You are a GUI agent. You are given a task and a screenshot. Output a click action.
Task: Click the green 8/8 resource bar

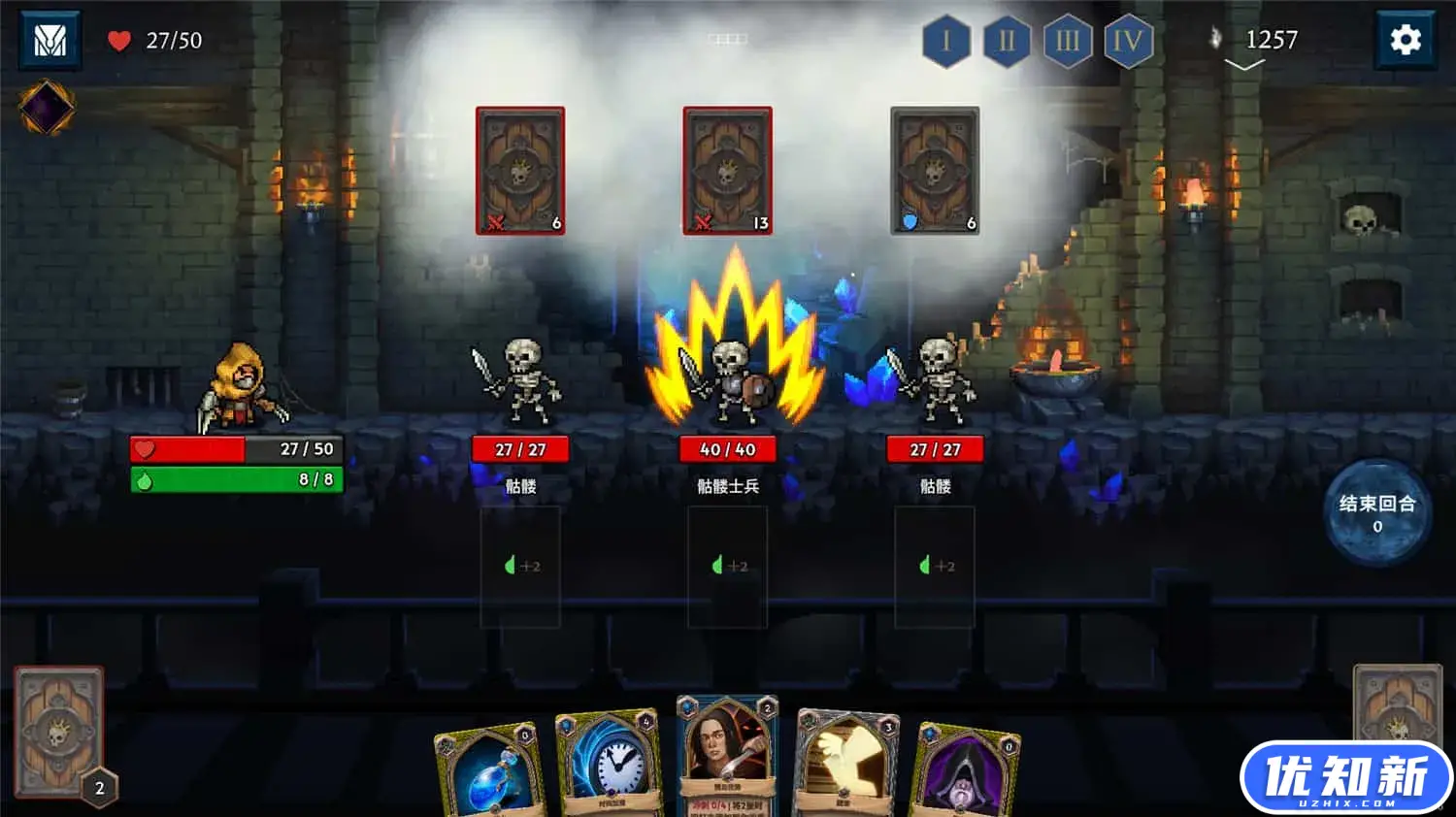[x=236, y=477]
